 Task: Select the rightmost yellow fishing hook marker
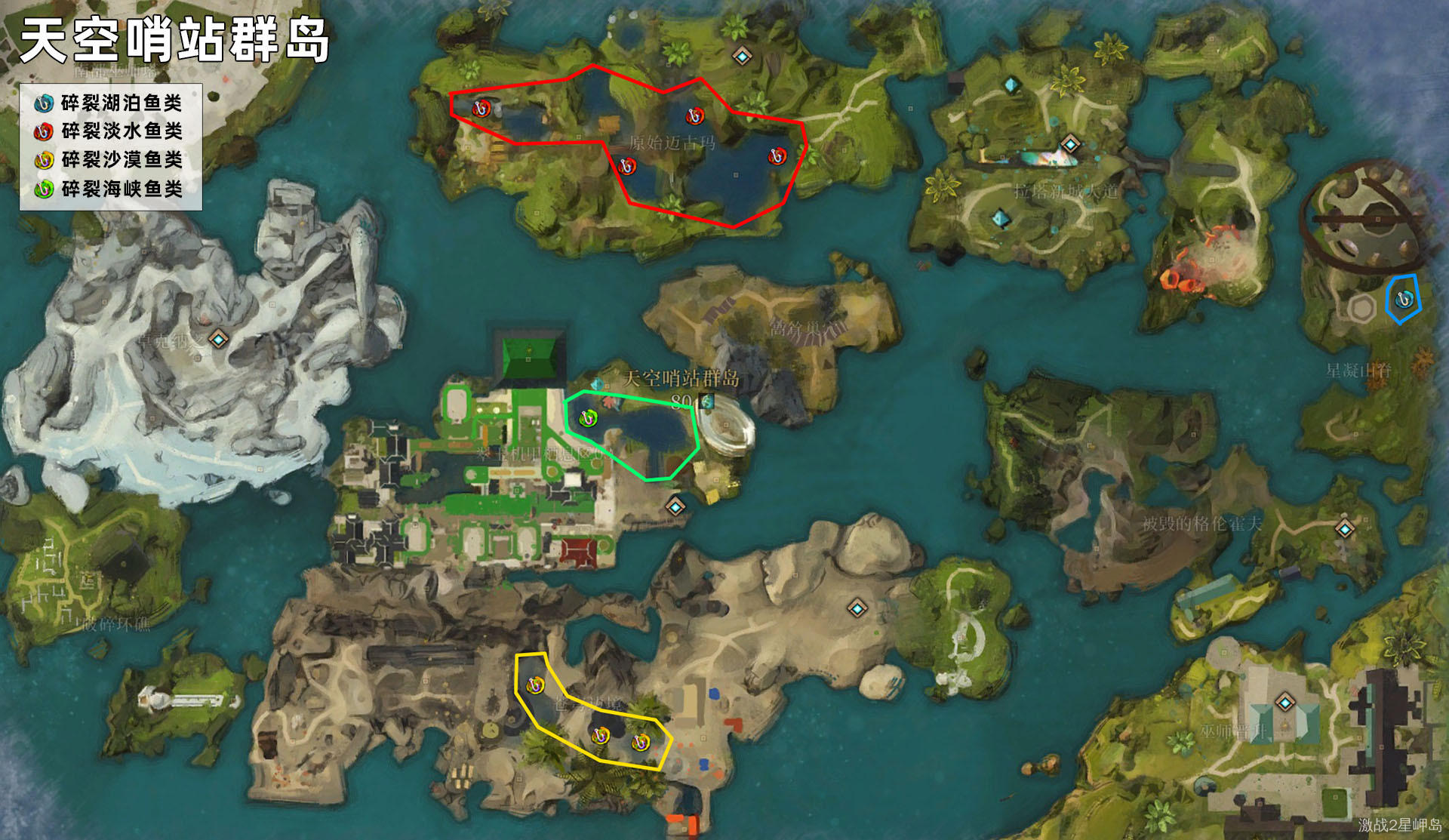point(641,743)
